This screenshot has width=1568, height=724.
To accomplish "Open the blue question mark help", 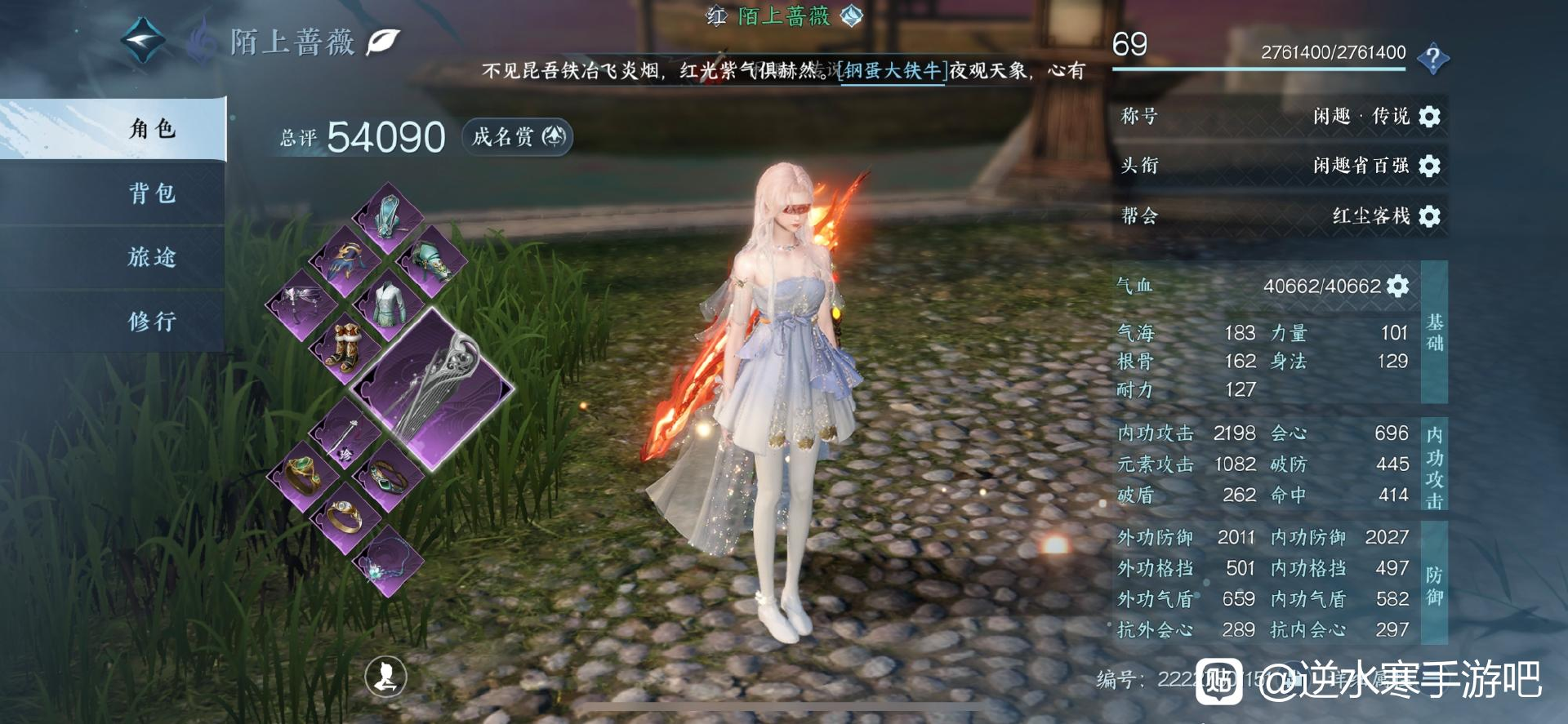I will 1432,57.
